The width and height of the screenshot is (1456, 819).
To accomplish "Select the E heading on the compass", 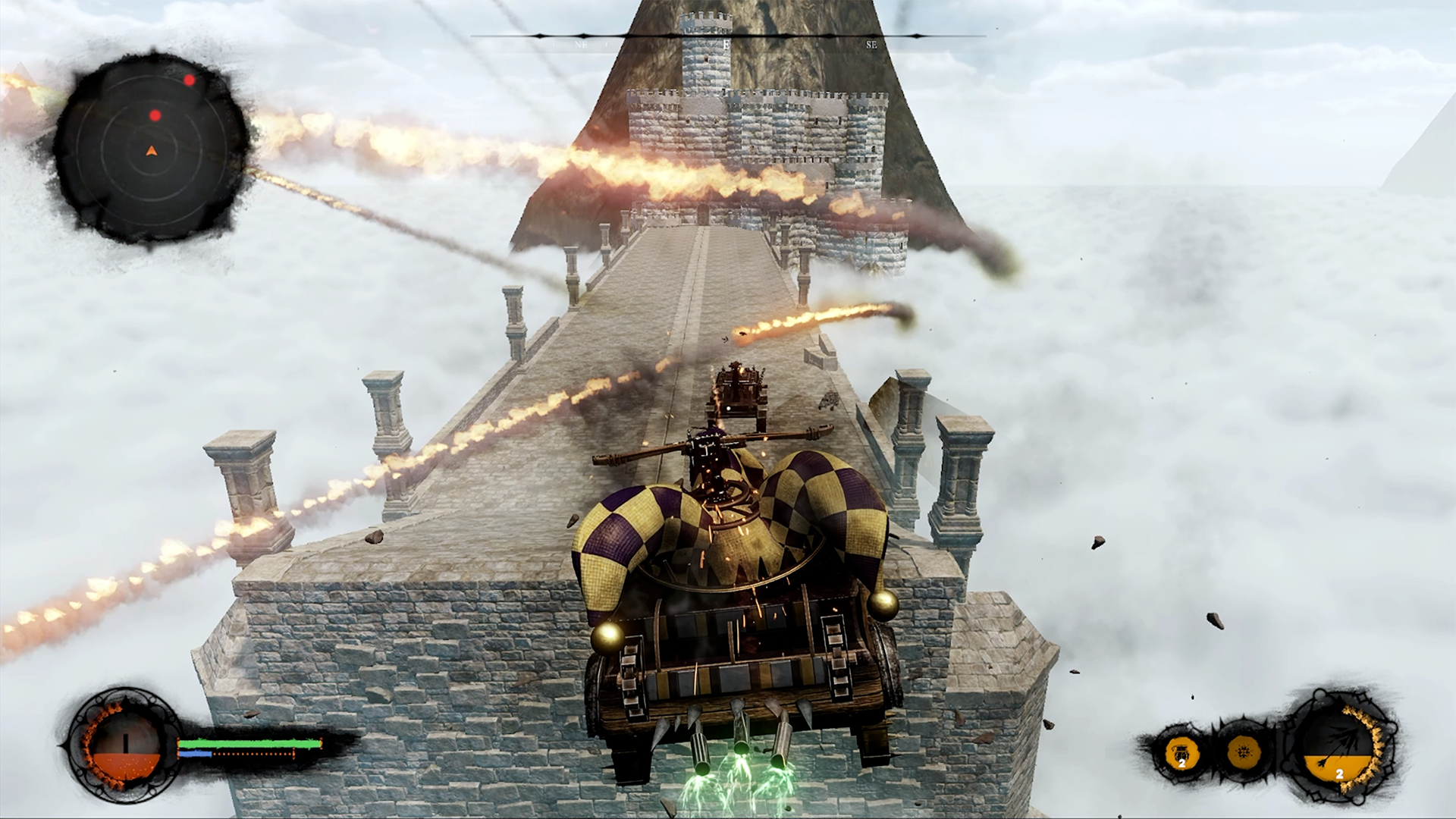I will click(725, 45).
